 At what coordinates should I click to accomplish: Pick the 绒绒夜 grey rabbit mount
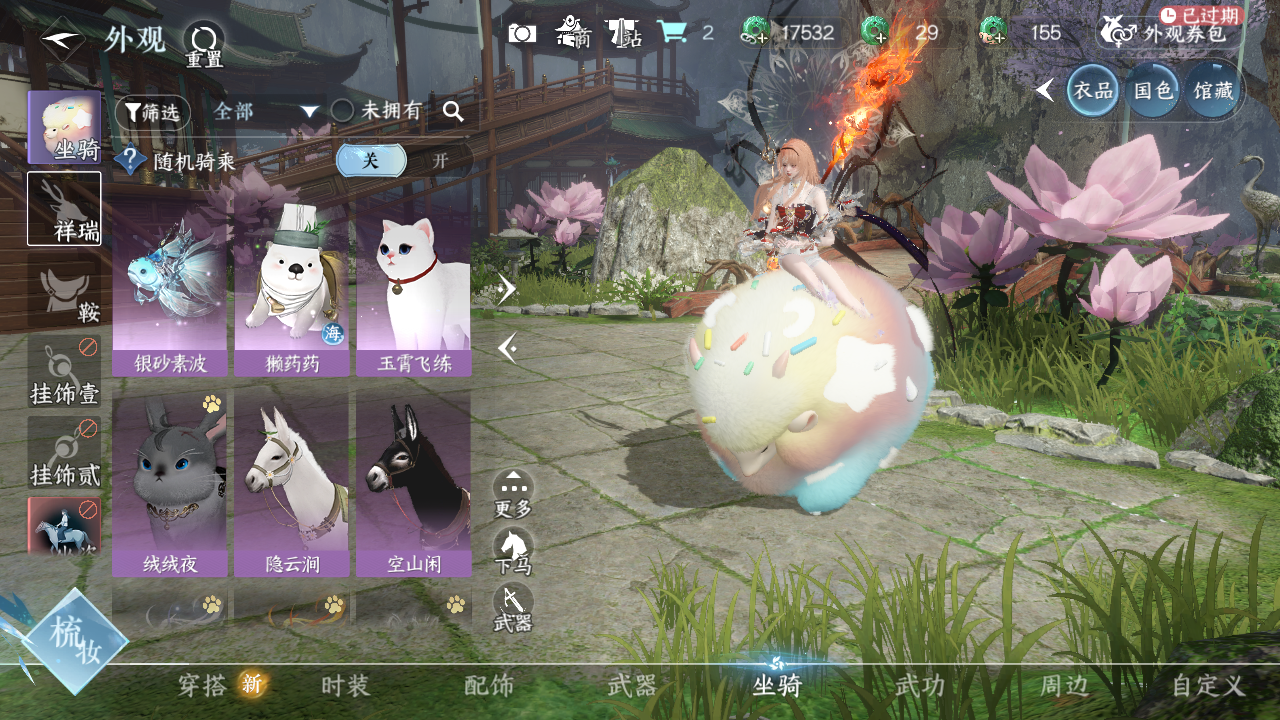tap(169, 484)
